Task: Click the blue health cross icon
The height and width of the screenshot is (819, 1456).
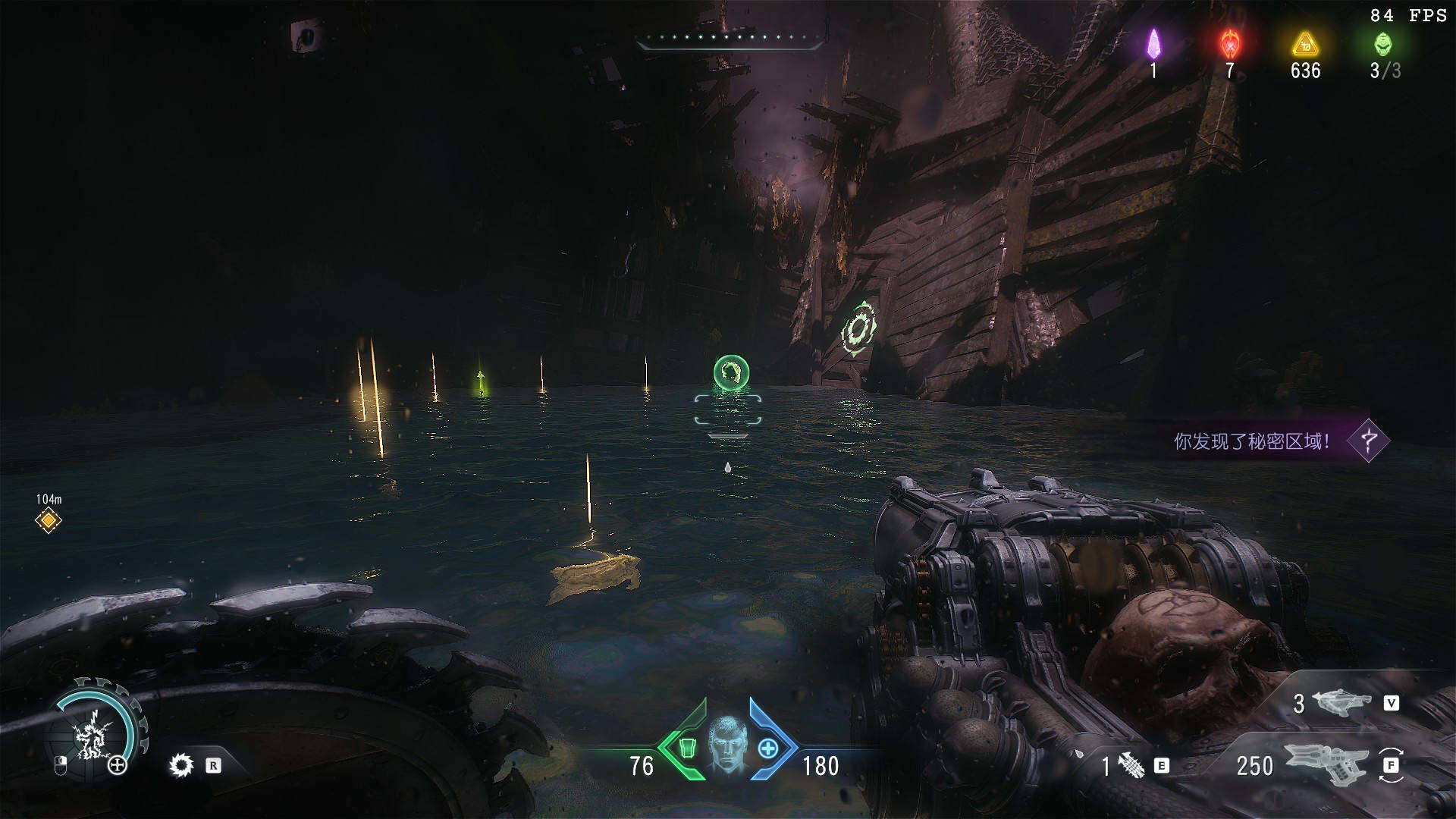Action: [x=768, y=749]
